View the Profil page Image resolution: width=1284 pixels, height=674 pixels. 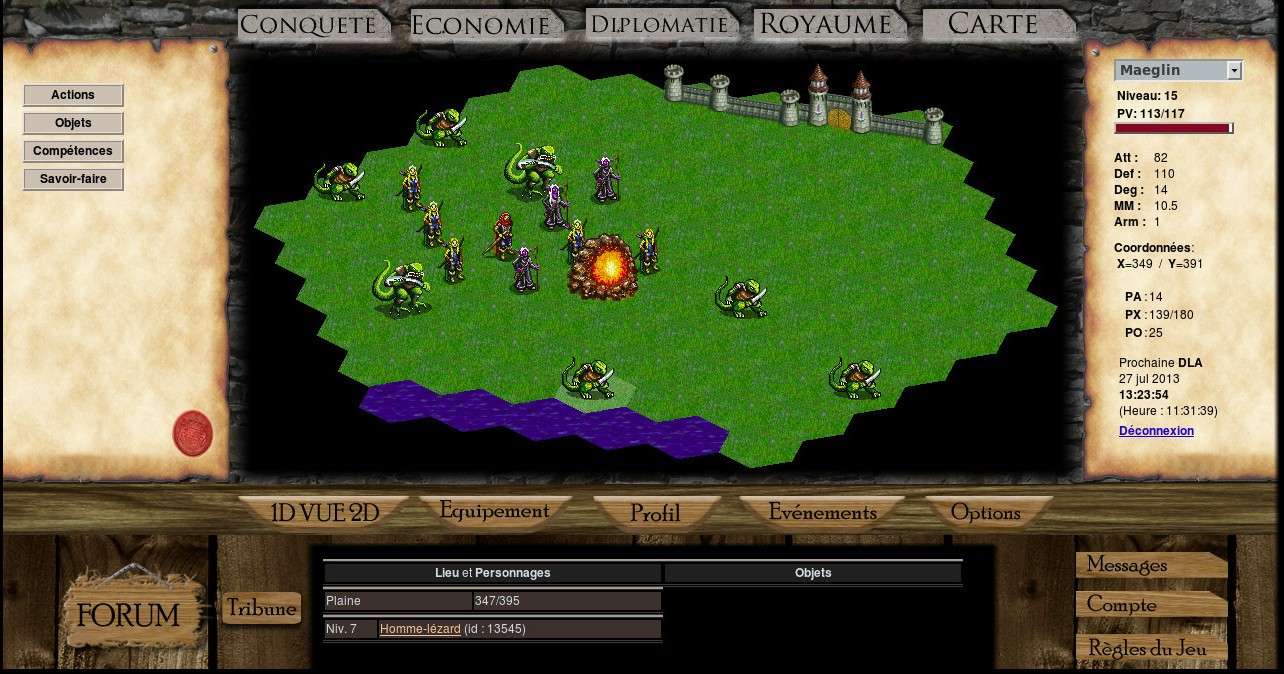point(655,513)
